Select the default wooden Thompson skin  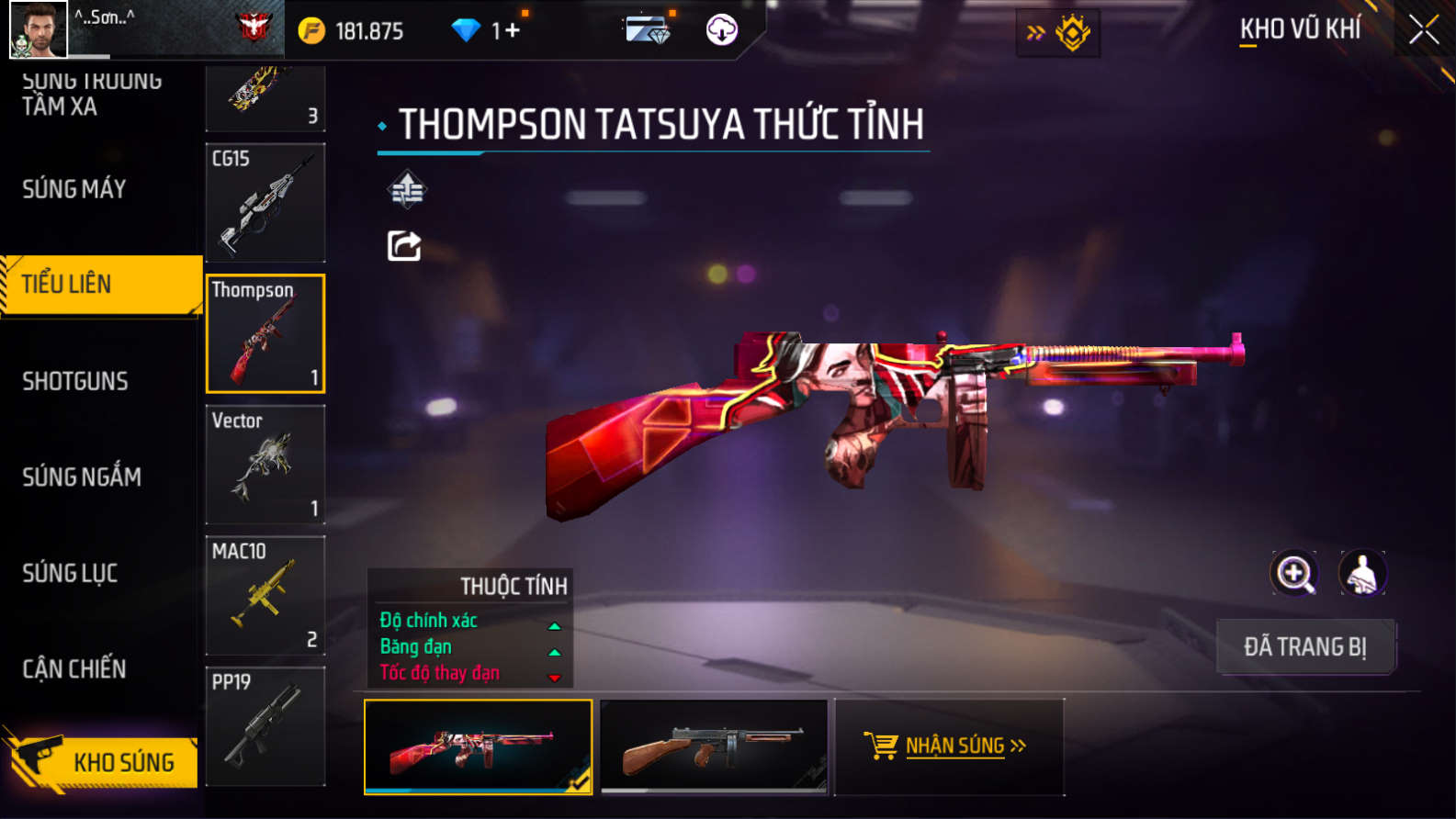714,746
